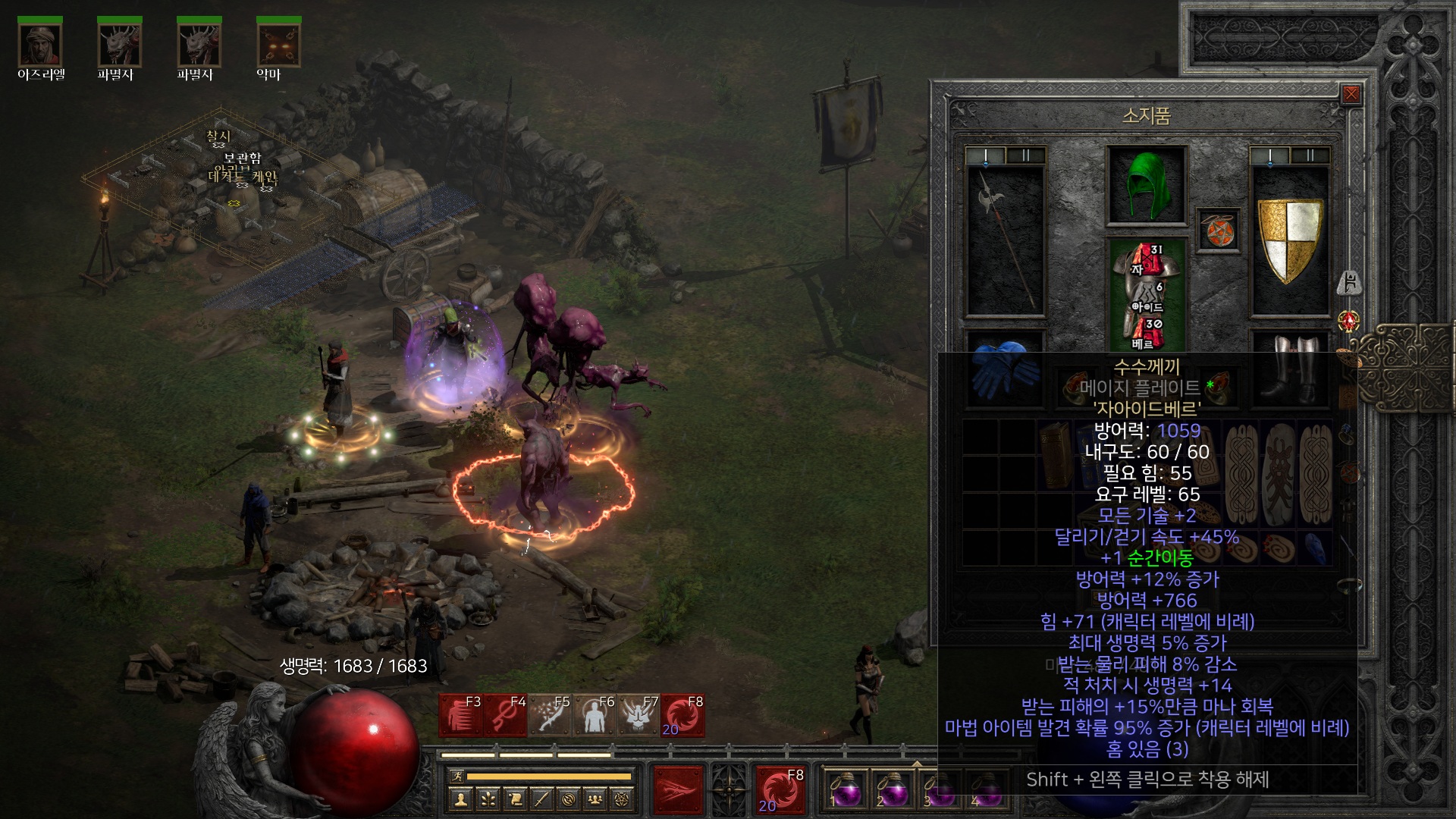Select the gold and white shield slot

1289,241
